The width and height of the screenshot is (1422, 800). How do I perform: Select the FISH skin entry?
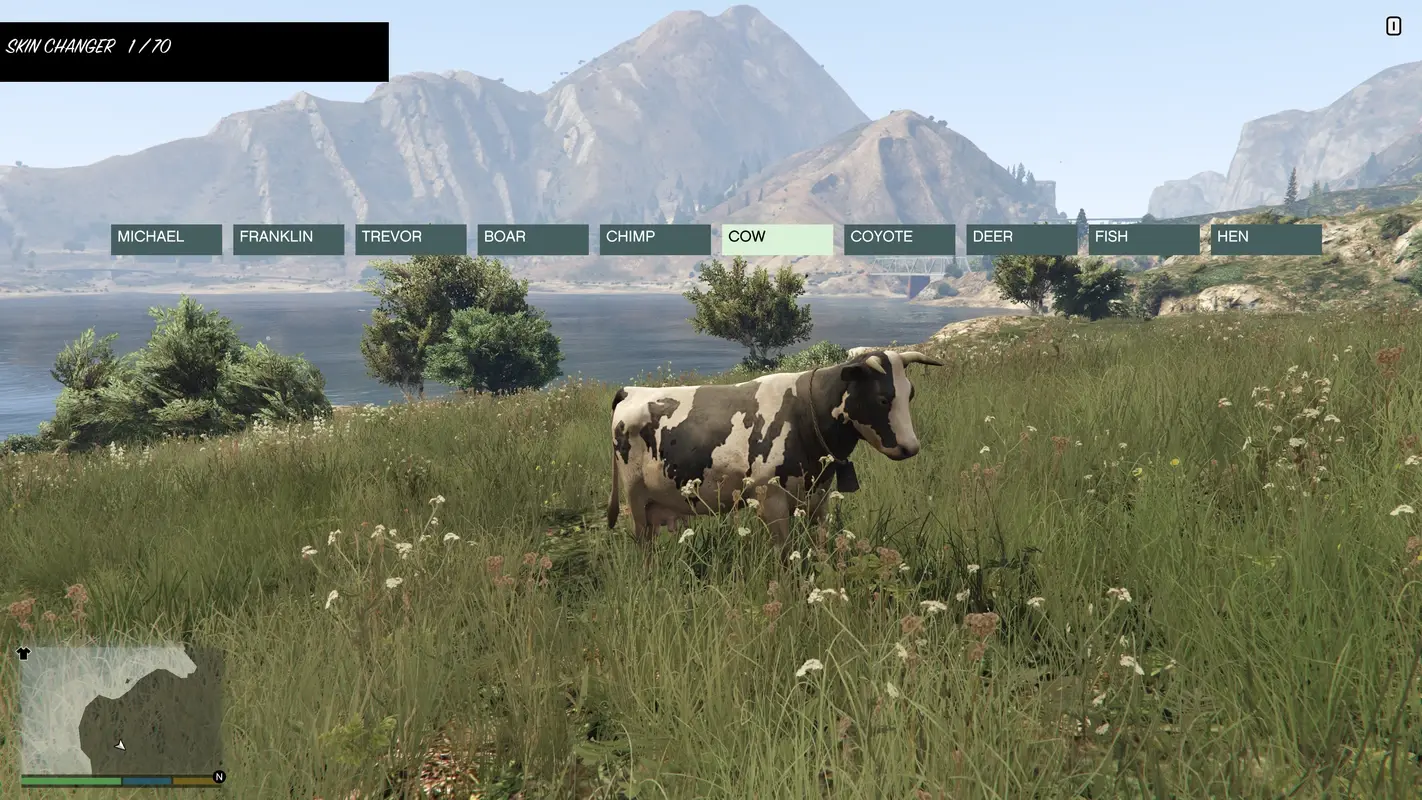(1143, 237)
